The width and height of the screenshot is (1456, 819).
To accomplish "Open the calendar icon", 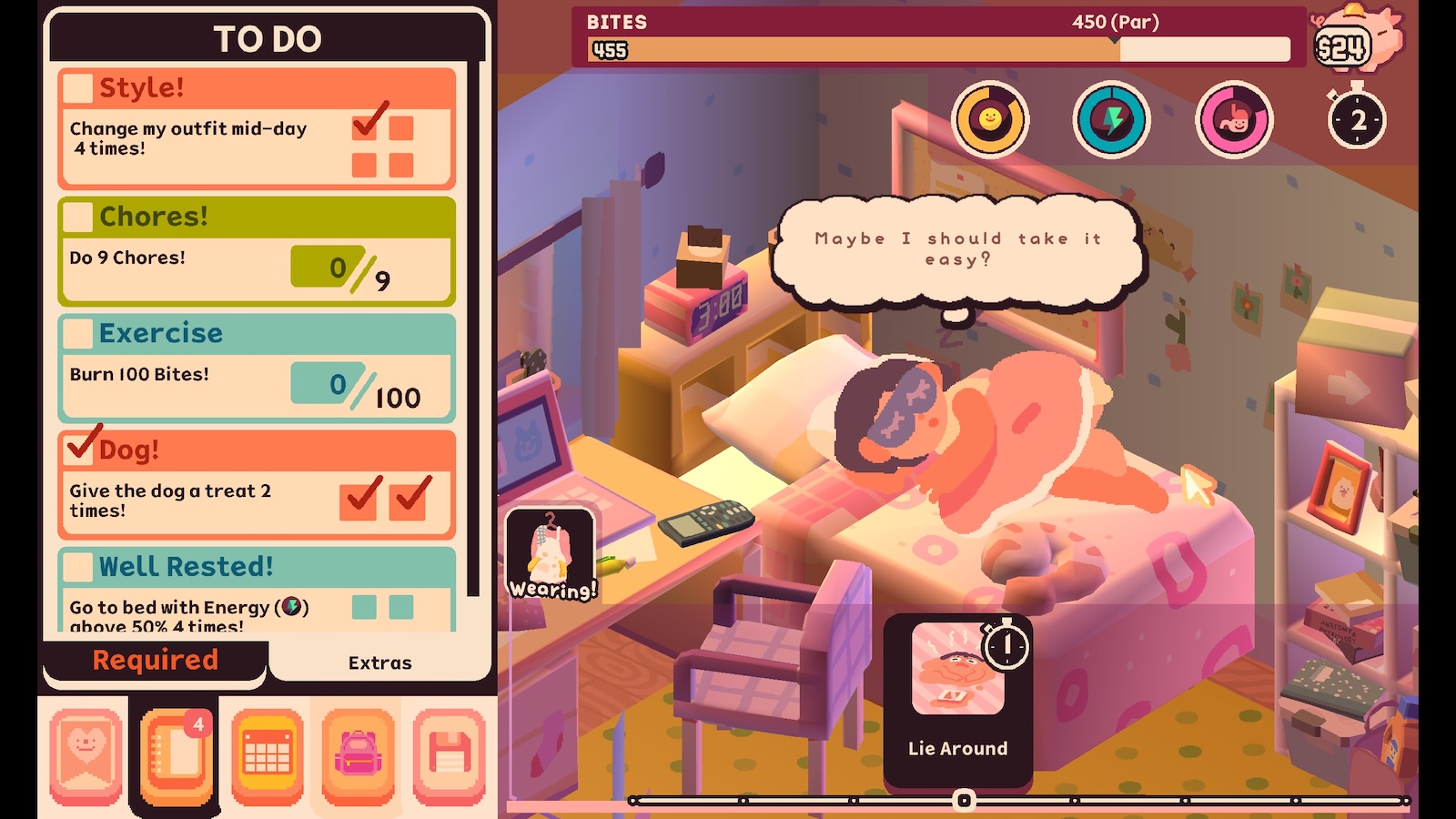I will [268, 755].
